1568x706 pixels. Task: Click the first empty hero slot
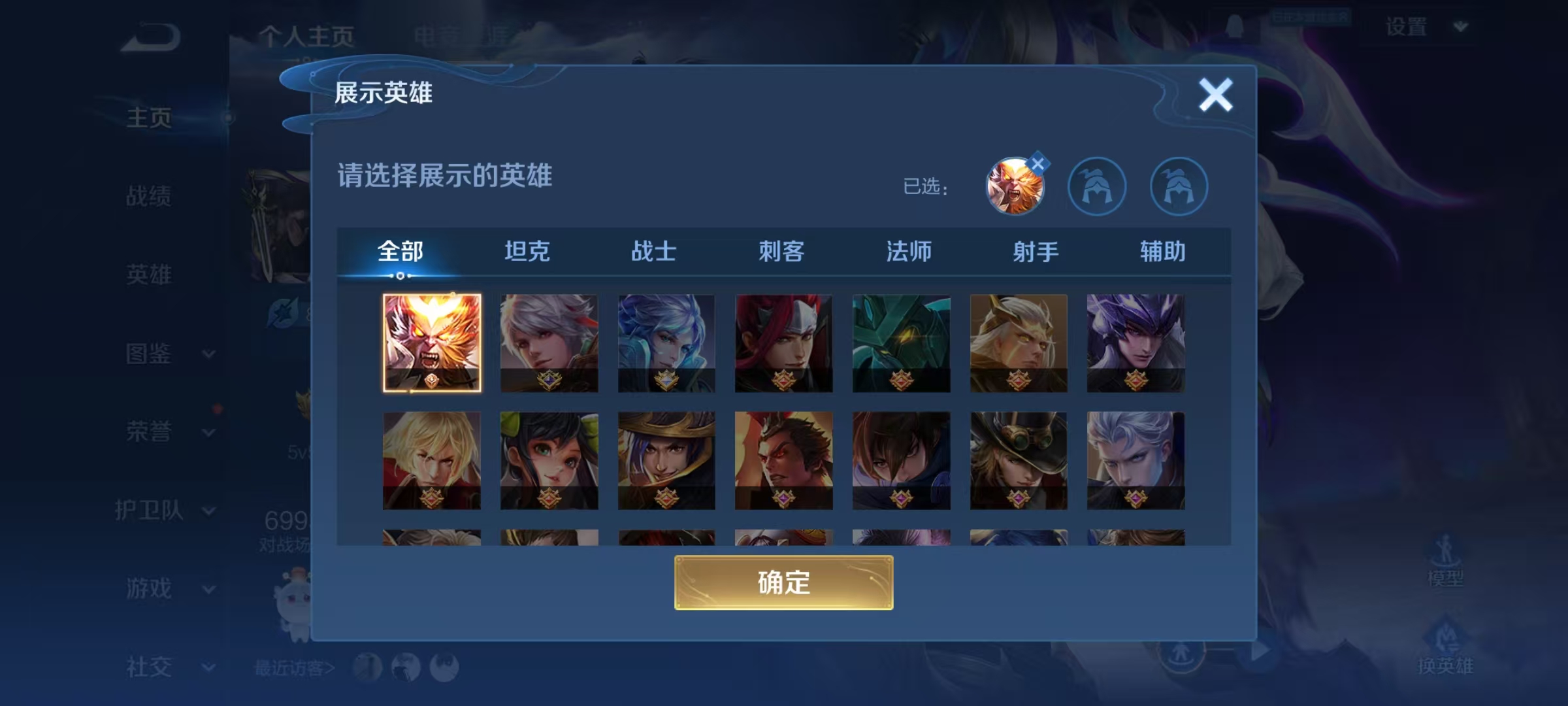[x=1098, y=186]
